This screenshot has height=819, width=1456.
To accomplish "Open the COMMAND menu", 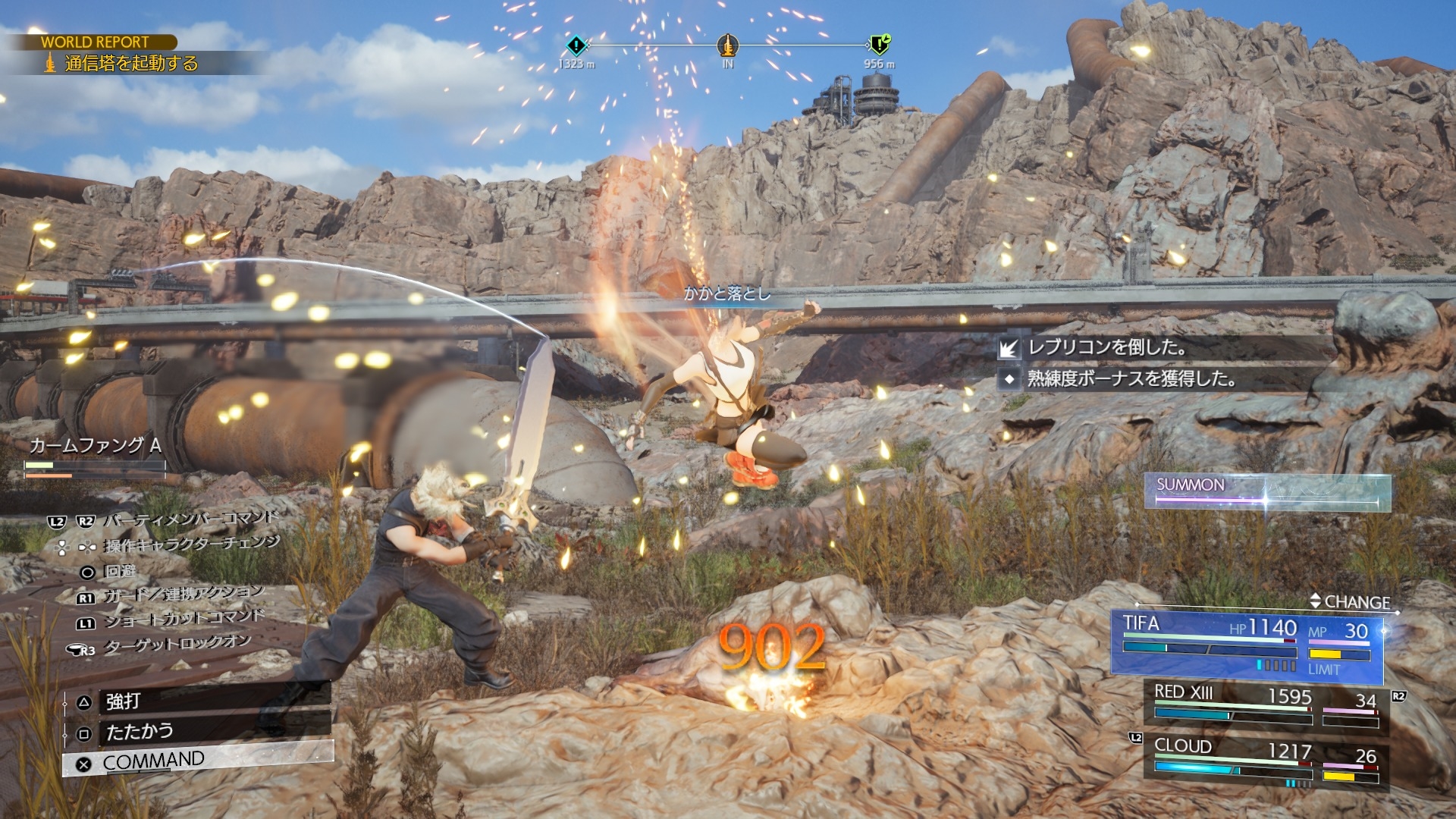I will click(x=197, y=760).
